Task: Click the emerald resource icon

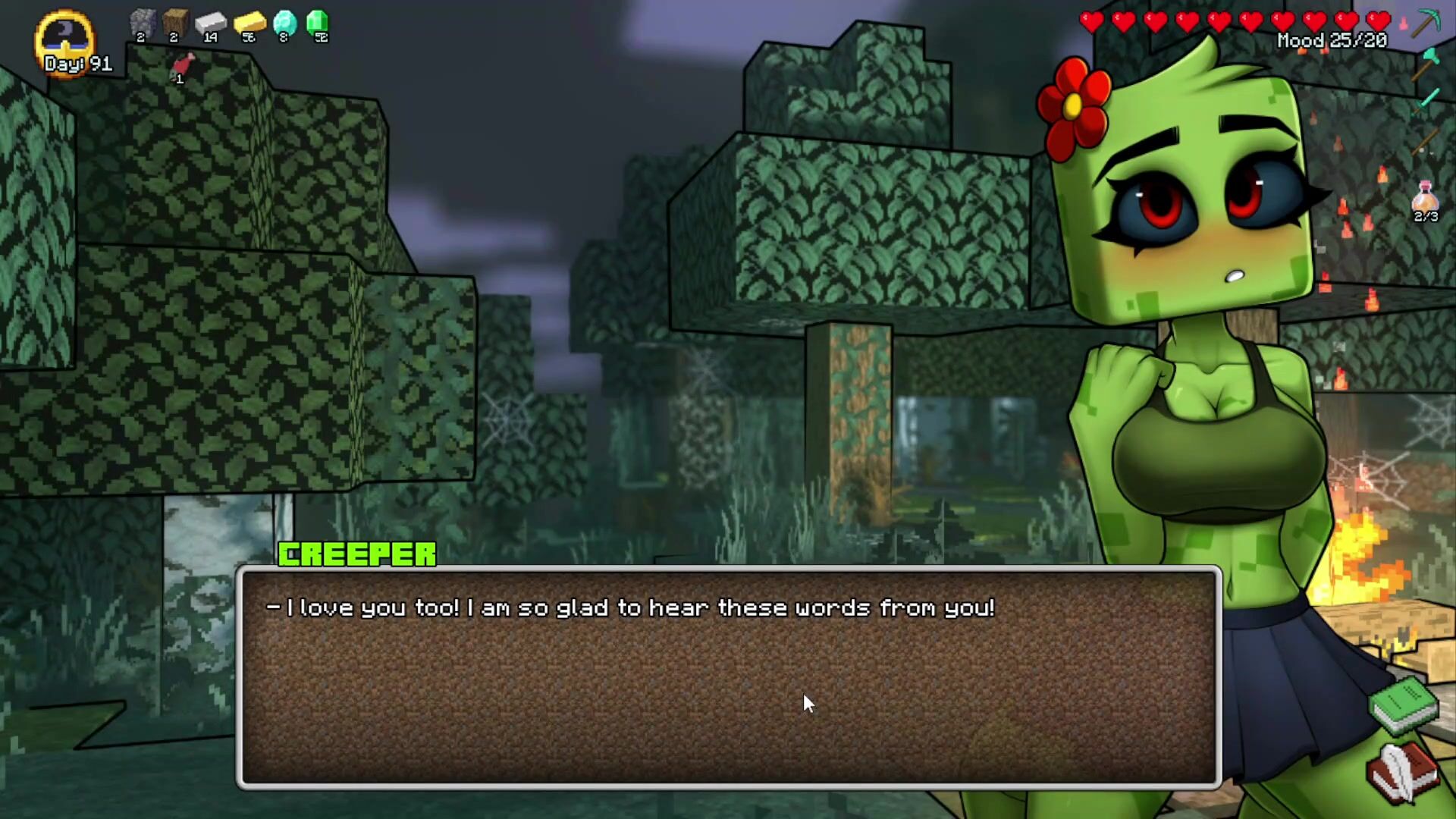Action: coord(318,23)
